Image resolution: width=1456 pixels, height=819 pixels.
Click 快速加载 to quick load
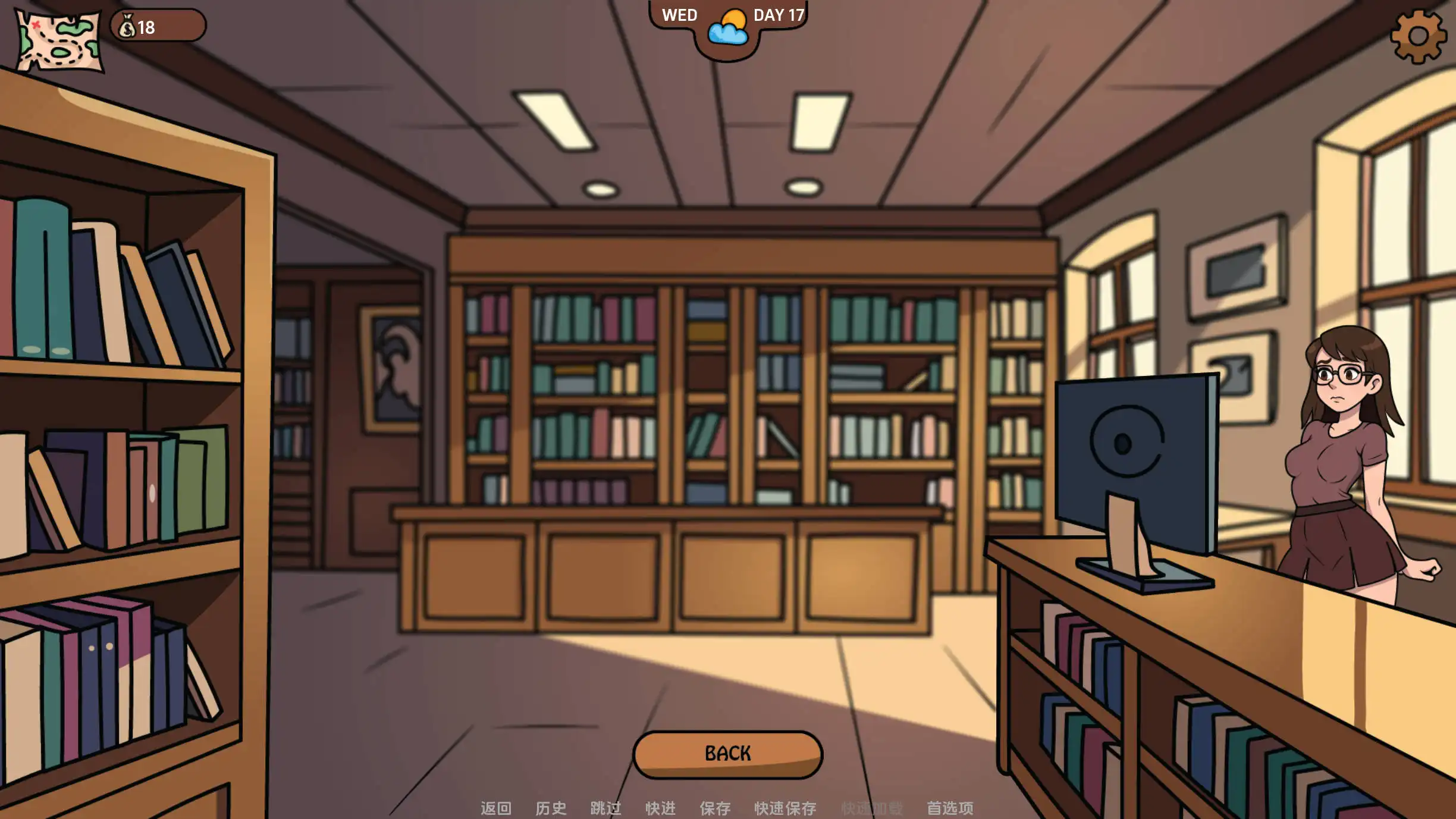coord(872,808)
